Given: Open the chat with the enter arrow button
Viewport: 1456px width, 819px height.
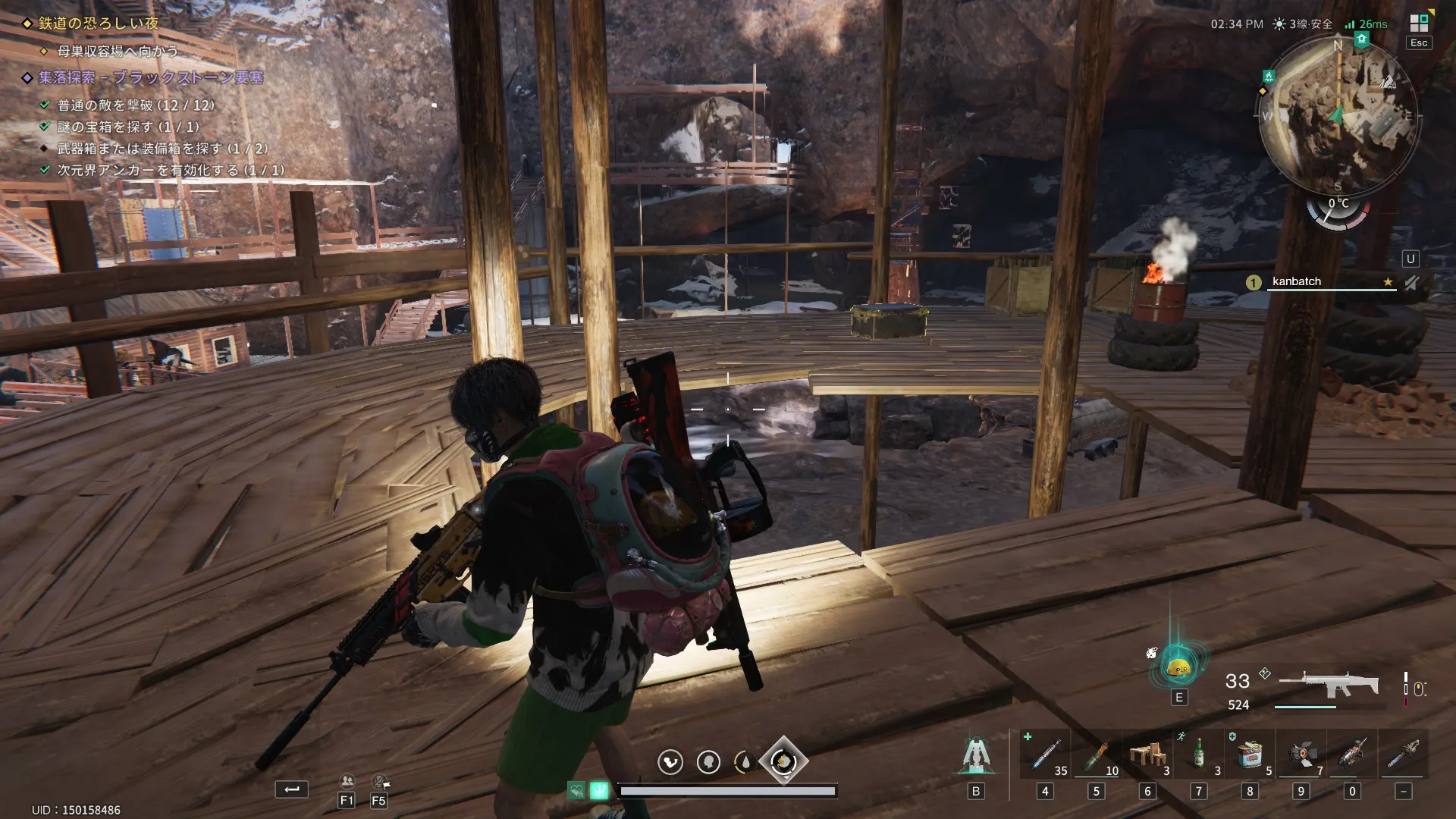Looking at the screenshot, I should (x=291, y=789).
